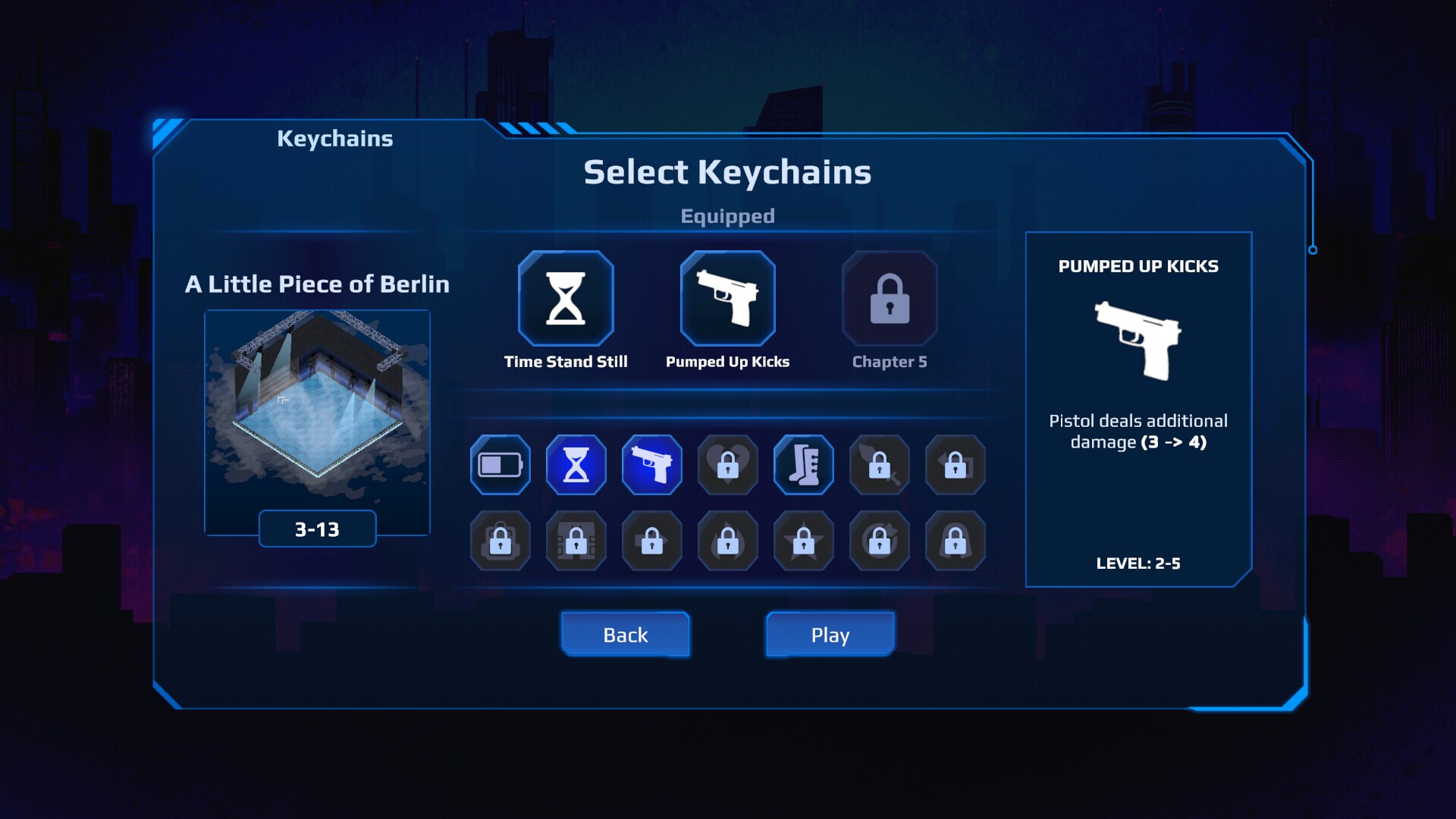Image resolution: width=1456 pixels, height=819 pixels.
Task: Click the locked heart keychain
Action: coord(727,465)
